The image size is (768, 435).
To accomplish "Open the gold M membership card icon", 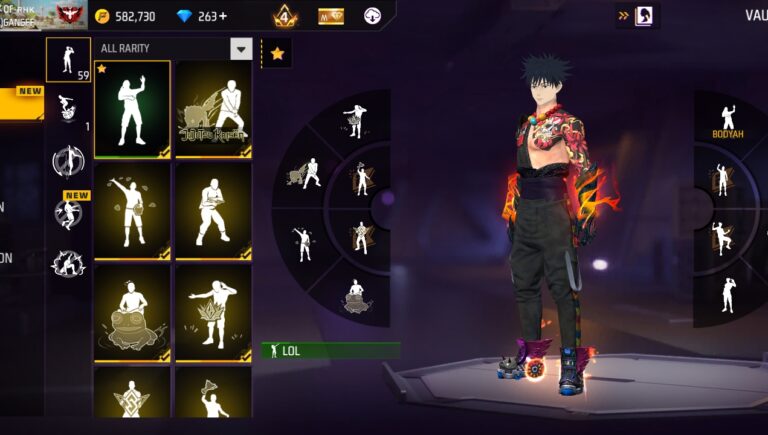I will pos(331,16).
